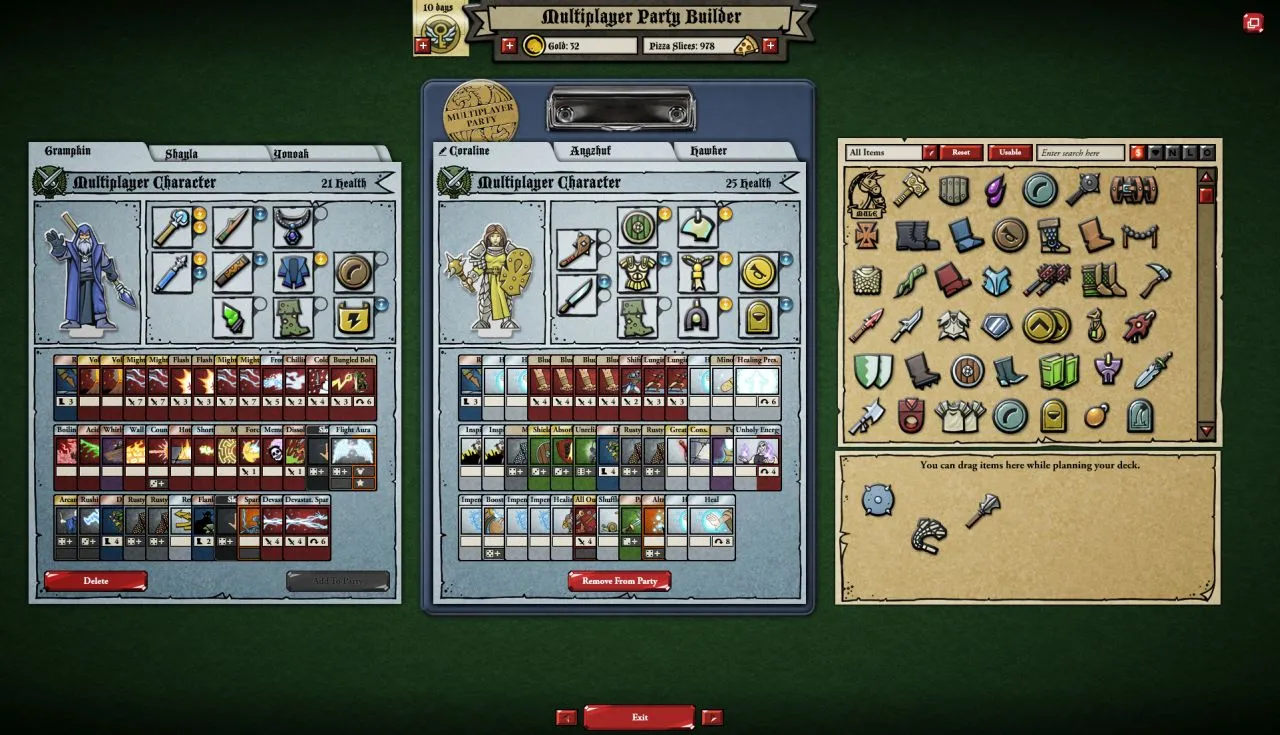
Task: Reset the item filters
Action: click(961, 153)
